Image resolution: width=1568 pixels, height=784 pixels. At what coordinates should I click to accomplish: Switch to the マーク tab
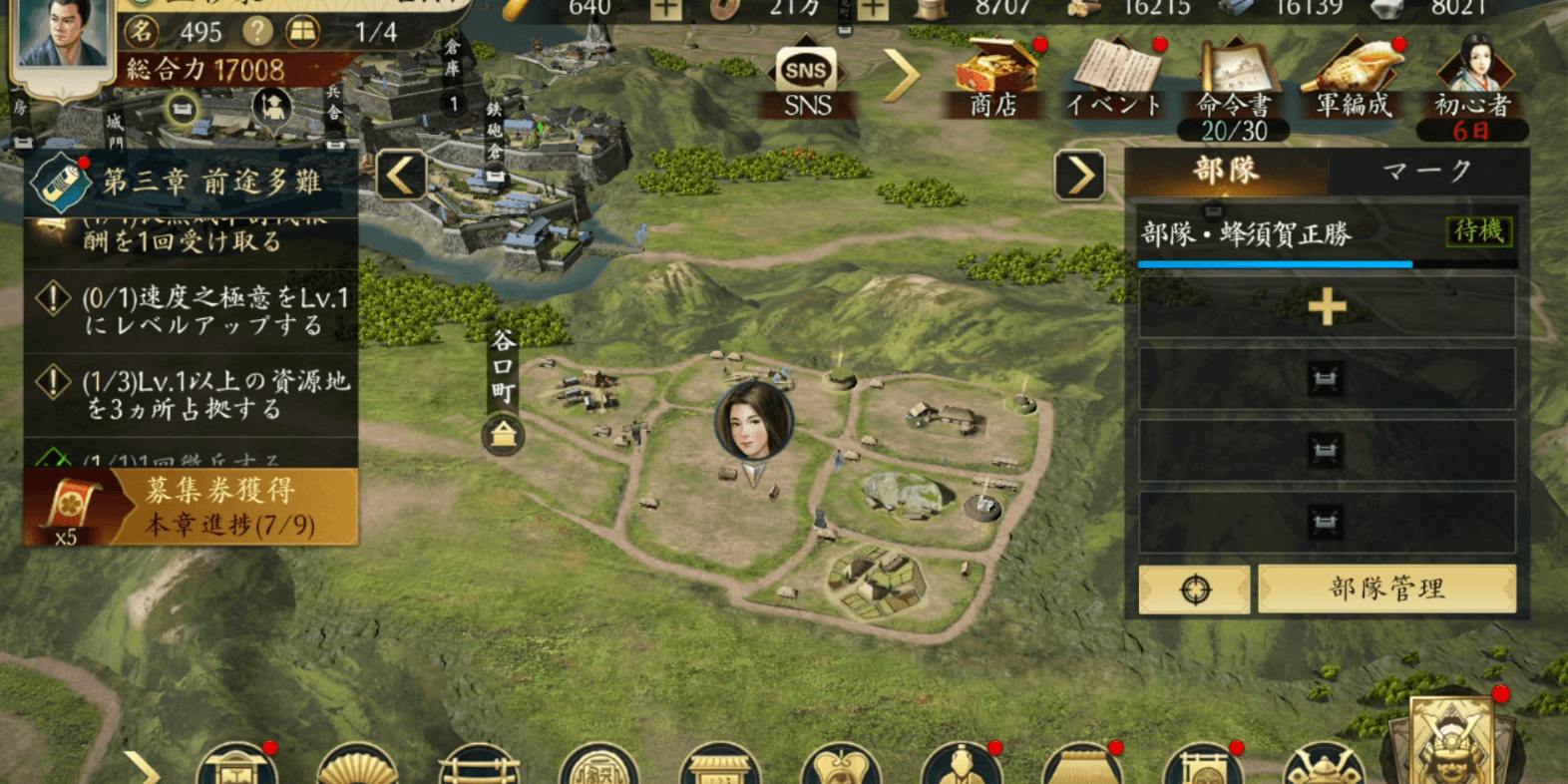1426,172
